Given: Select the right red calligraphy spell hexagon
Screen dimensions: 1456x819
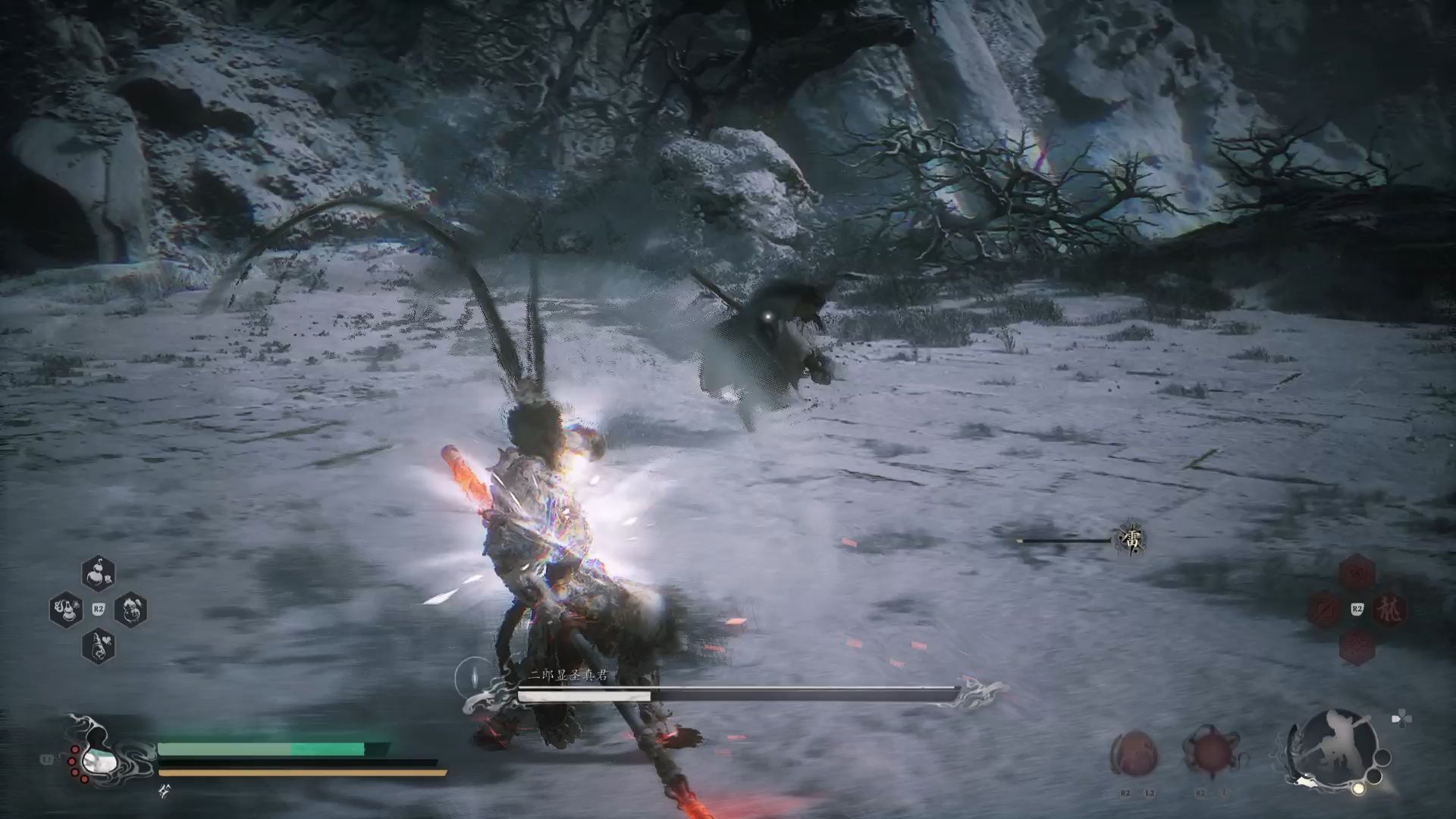Looking at the screenshot, I should click(1389, 610).
